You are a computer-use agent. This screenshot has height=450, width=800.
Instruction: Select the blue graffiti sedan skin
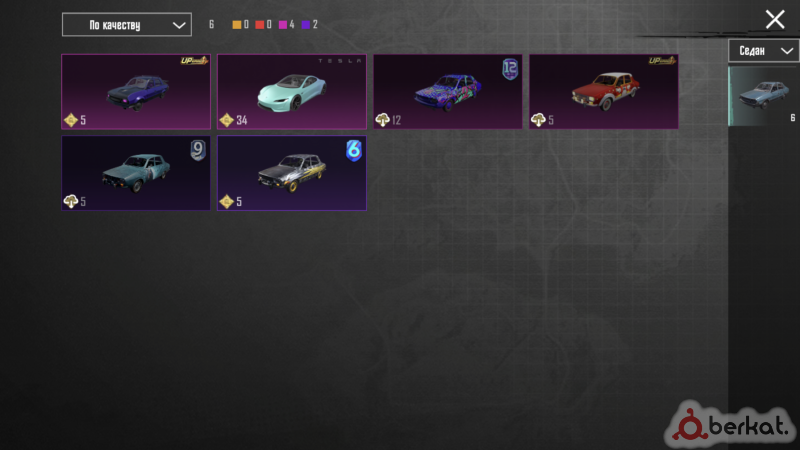tap(448, 91)
